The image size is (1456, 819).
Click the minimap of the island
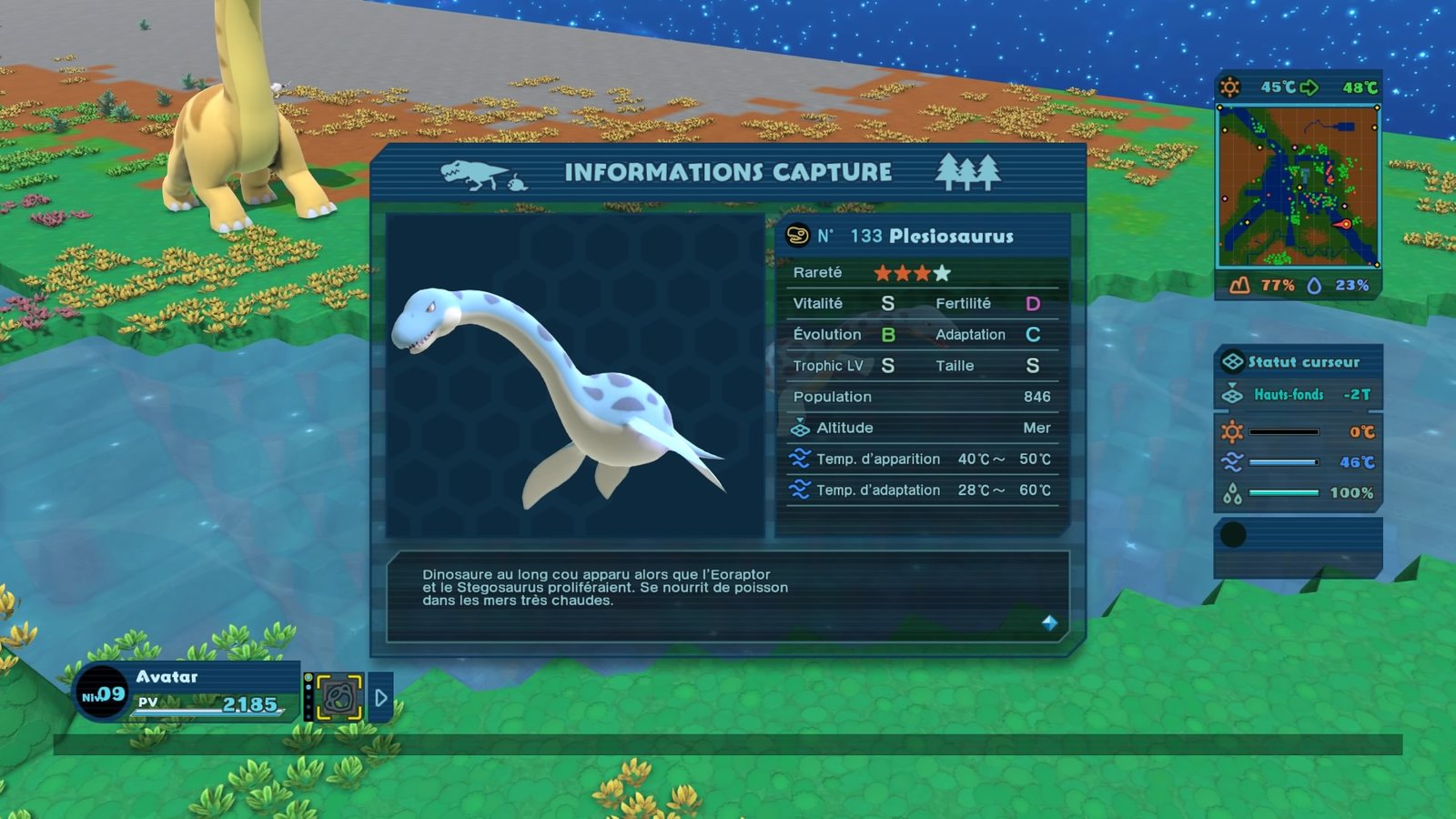pyautogui.click(x=1299, y=187)
